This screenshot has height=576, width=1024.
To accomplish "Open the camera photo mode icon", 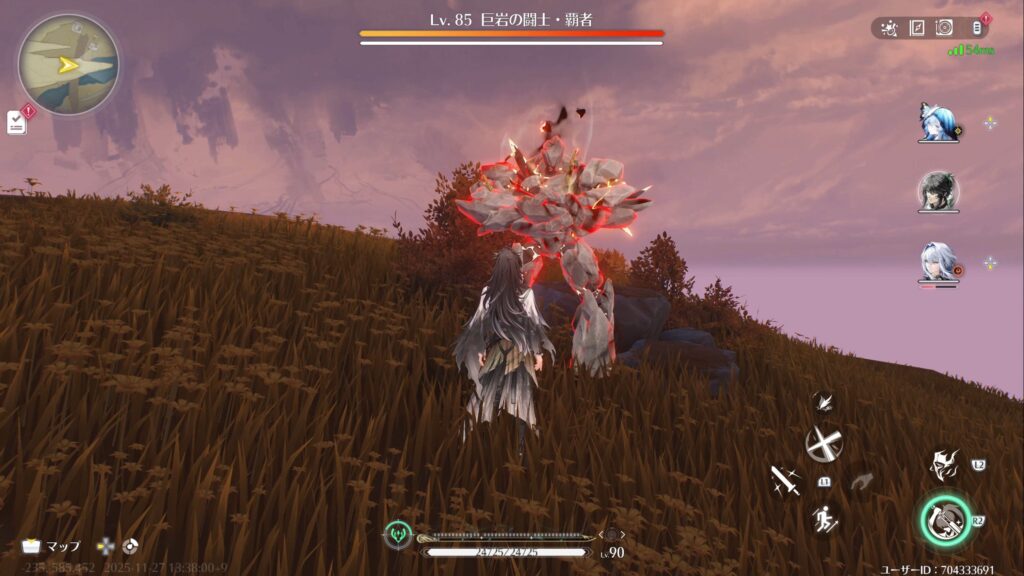I will tap(944, 28).
